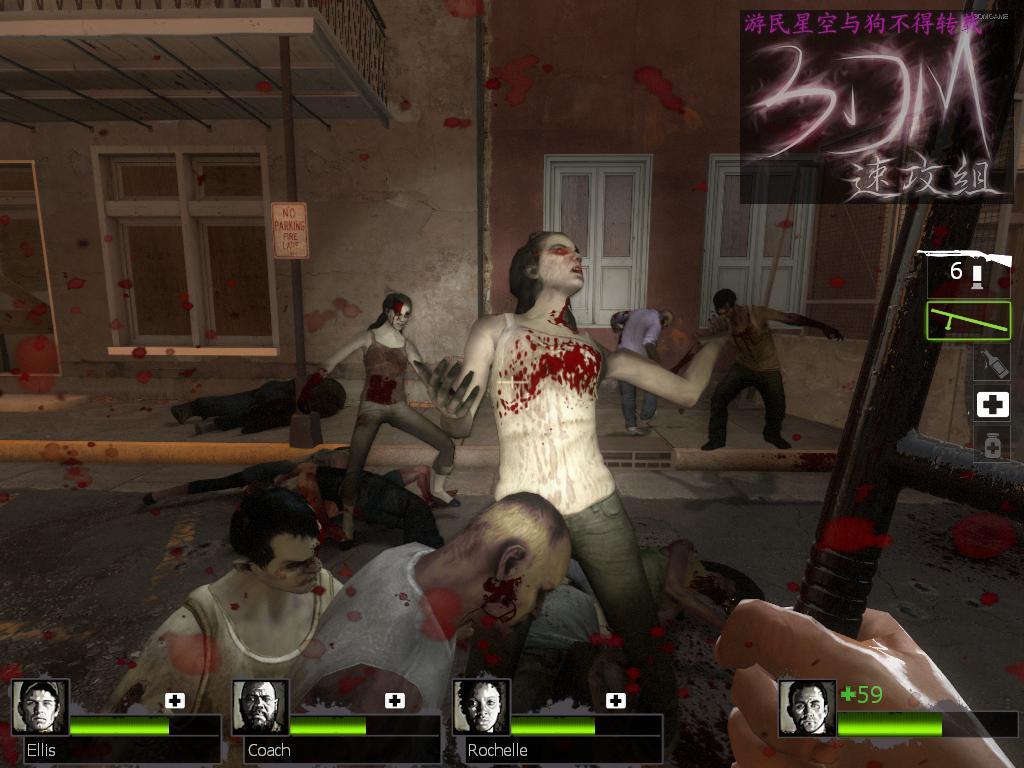Click the medkit icon above Rochelle's health

(x=615, y=700)
